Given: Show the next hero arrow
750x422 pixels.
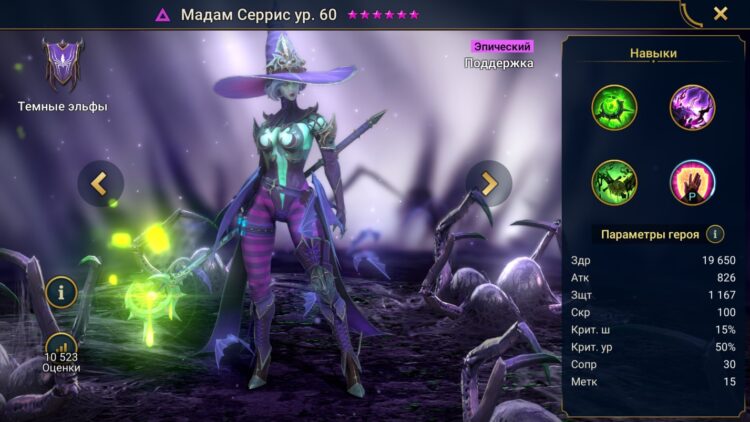Looking at the screenshot, I should pos(488,183).
